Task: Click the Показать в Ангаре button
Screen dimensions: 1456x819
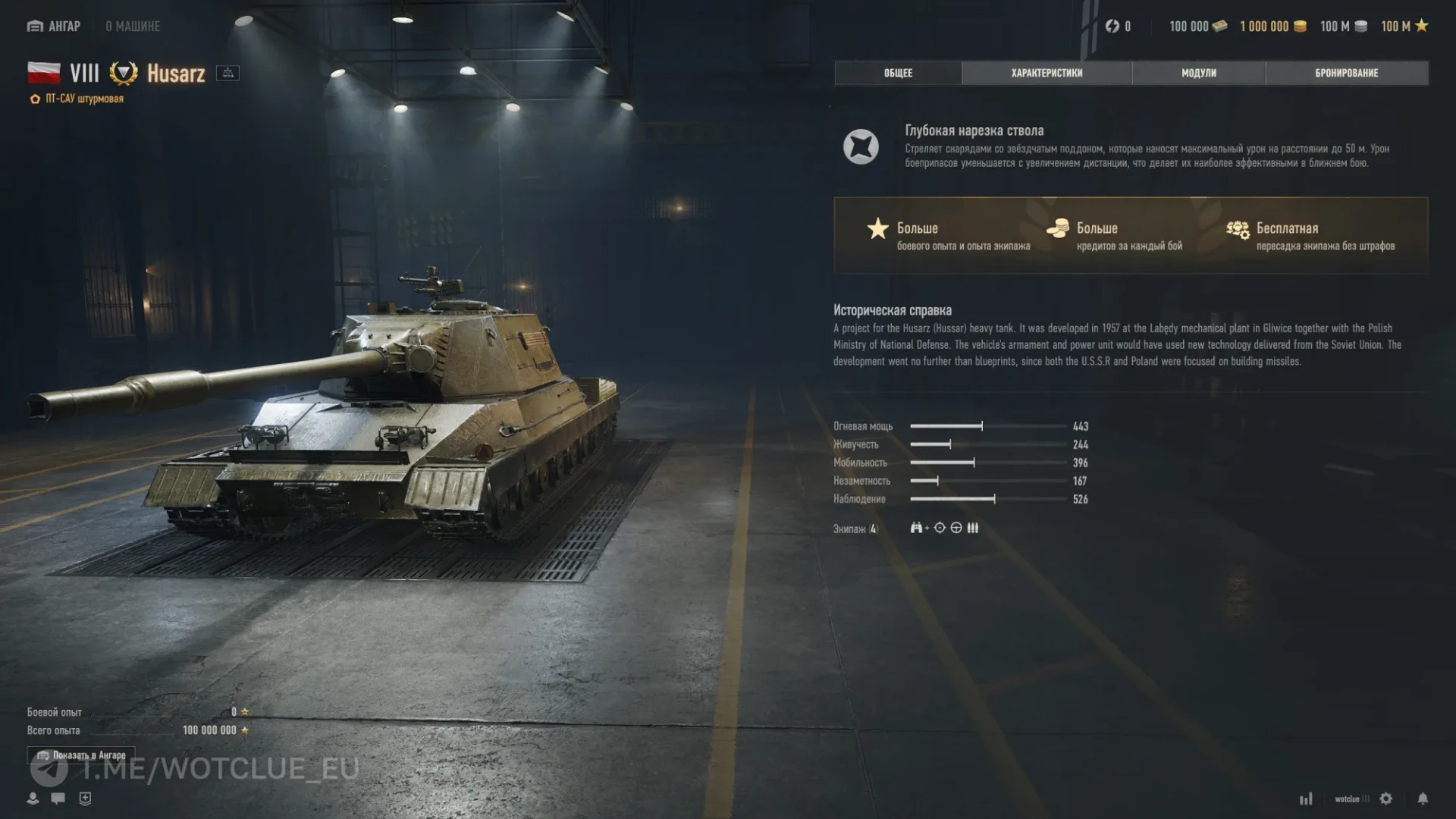Action: tap(81, 755)
